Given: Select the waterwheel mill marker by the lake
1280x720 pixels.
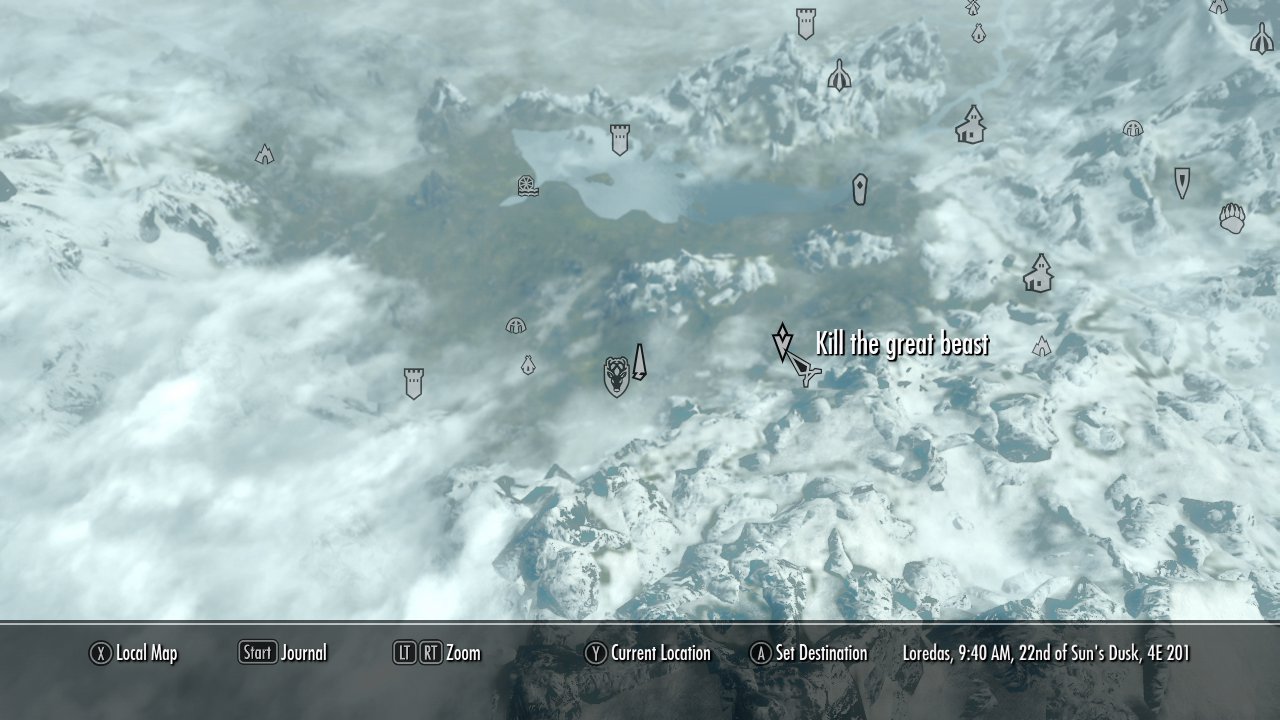Looking at the screenshot, I should coord(527,186).
